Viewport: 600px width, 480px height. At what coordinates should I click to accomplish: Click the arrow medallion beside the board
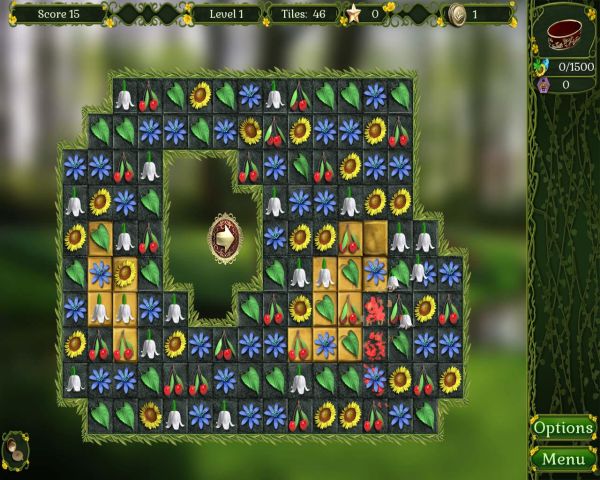pos(225,239)
